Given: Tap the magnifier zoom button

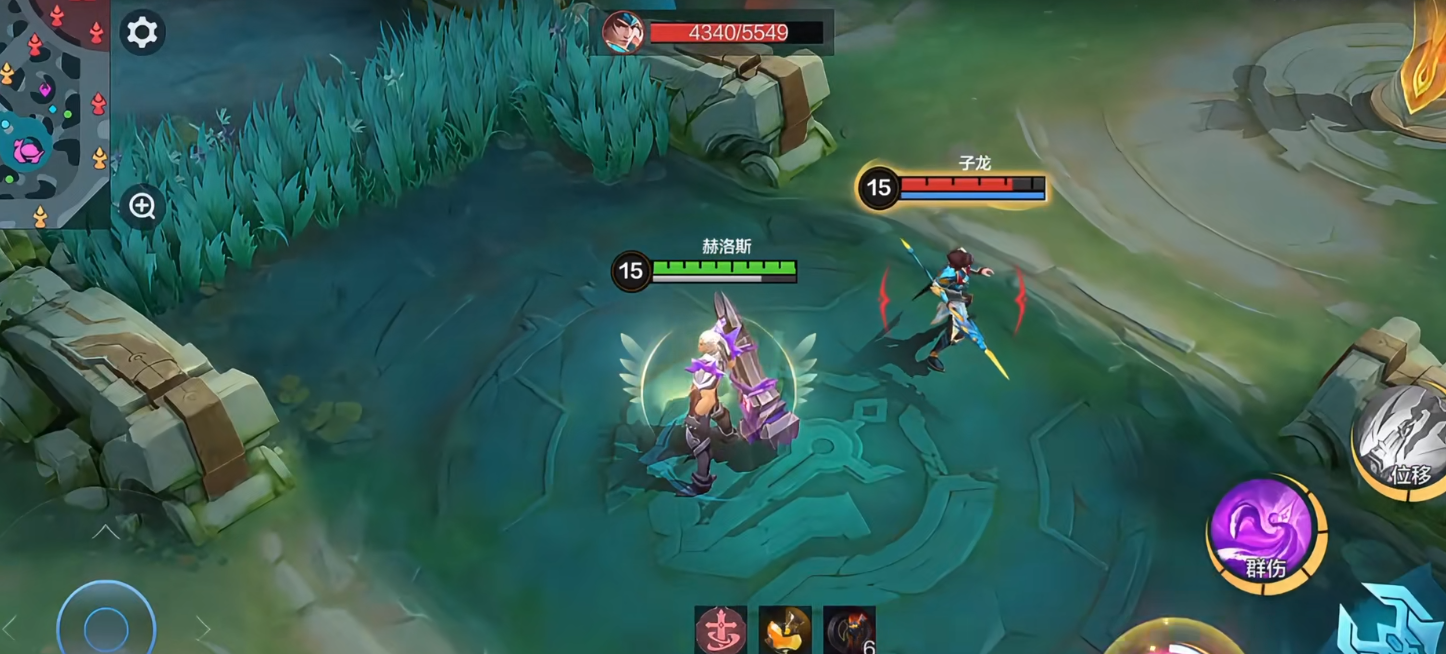Looking at the screenshot, I should click(x=142, y=206).
